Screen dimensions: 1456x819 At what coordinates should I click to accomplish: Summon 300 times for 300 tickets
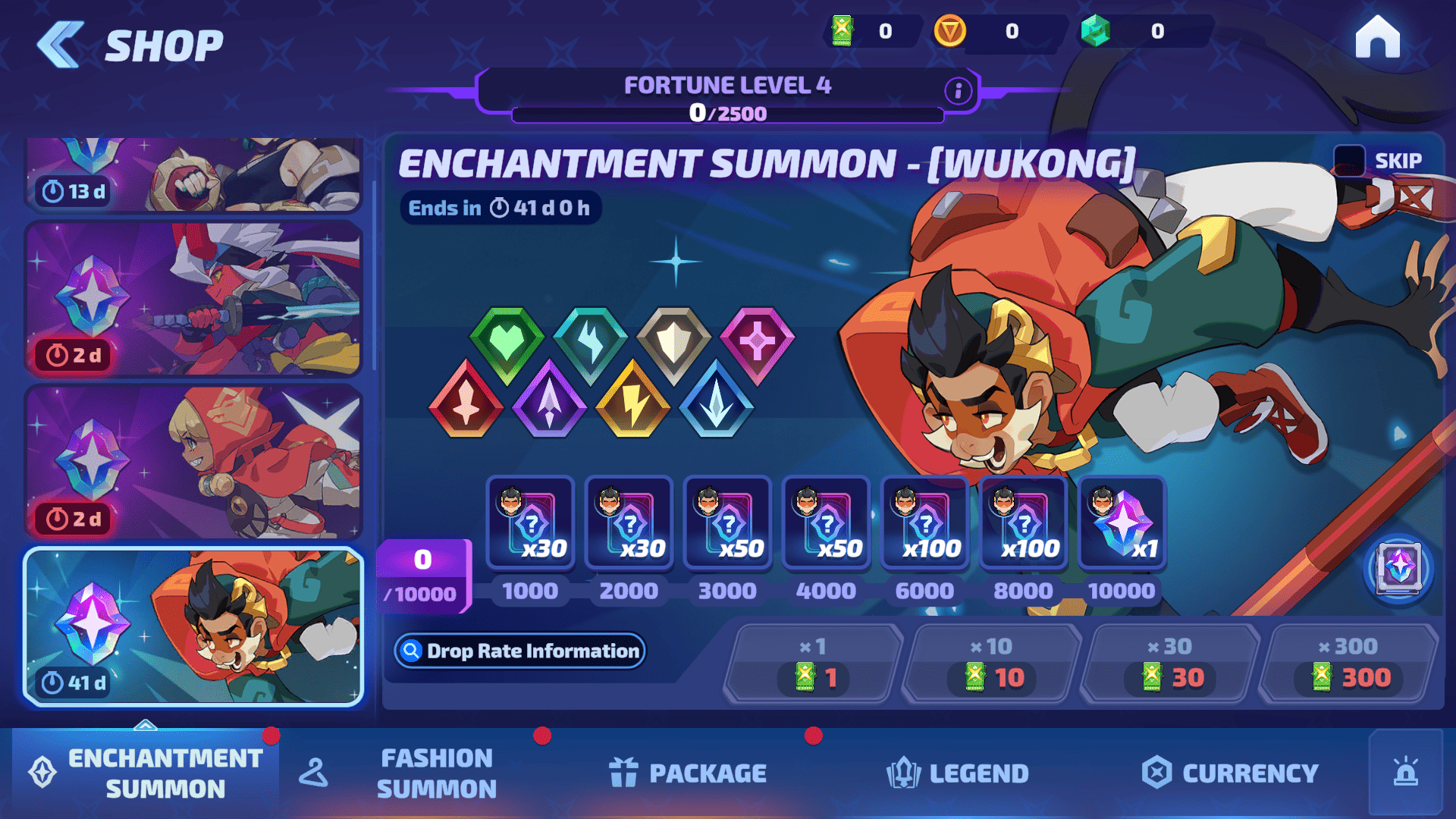[x=1350, y=664]
